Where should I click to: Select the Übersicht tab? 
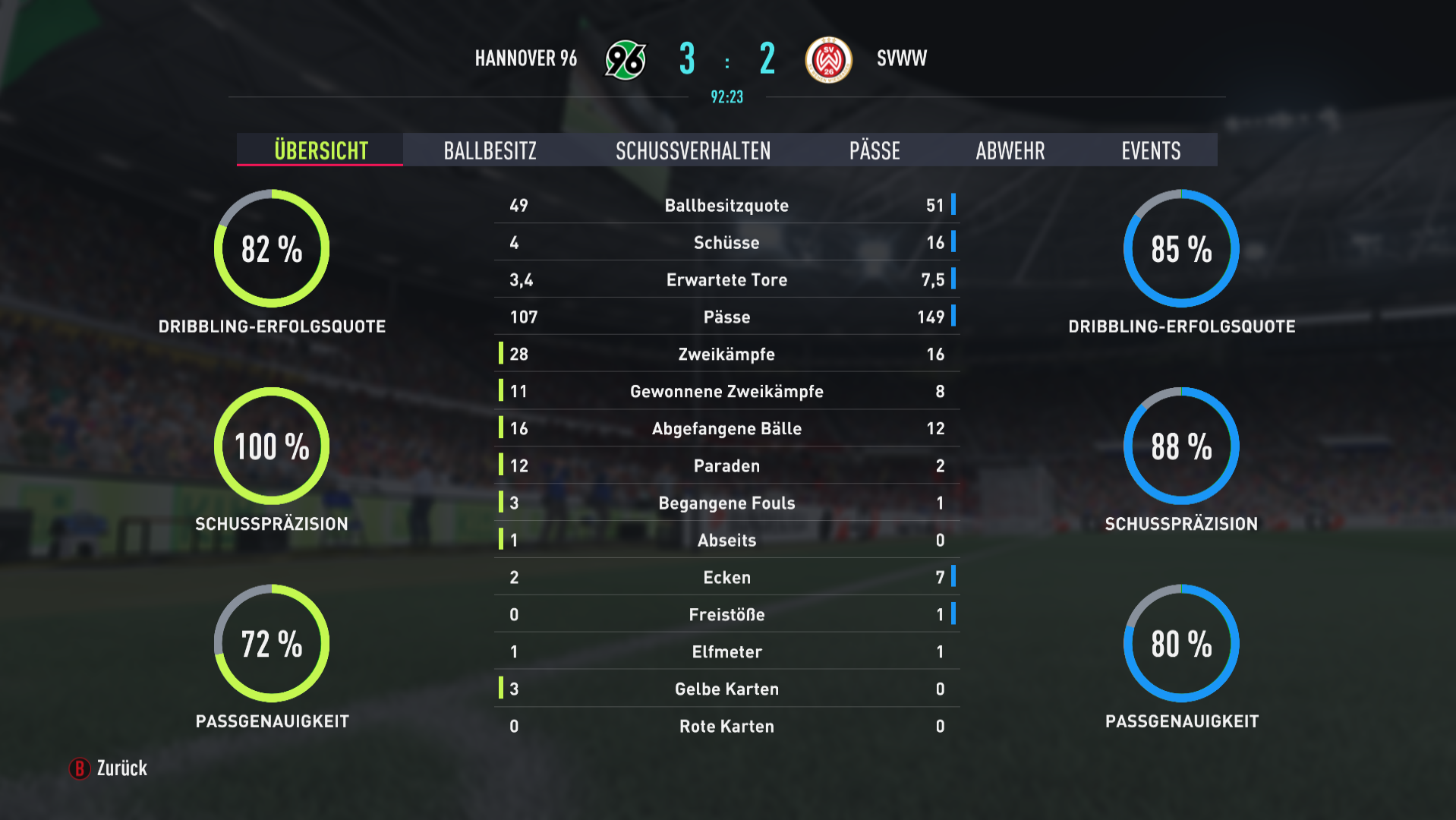320,150
